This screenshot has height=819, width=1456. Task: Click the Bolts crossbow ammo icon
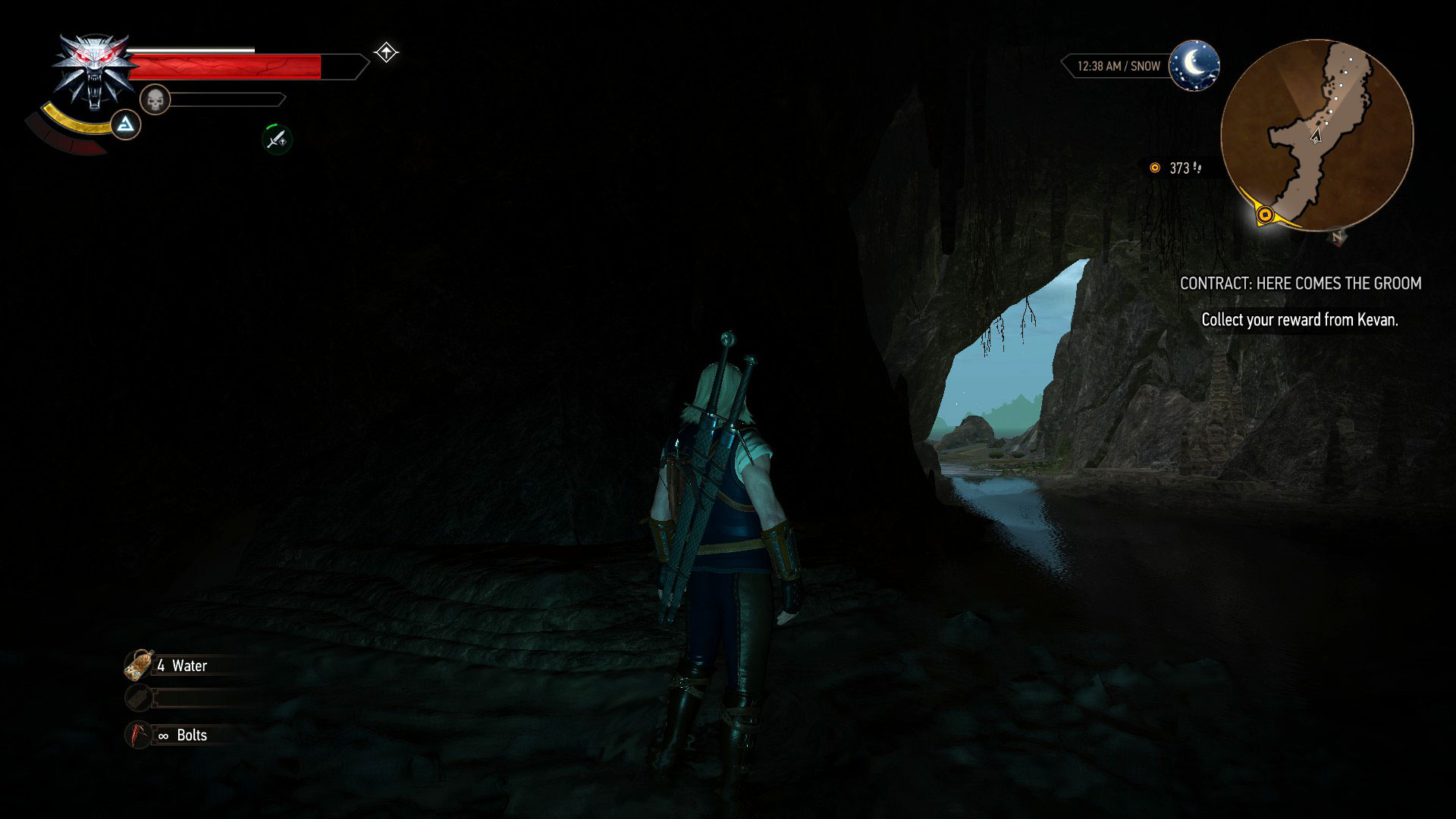[139, 734]
